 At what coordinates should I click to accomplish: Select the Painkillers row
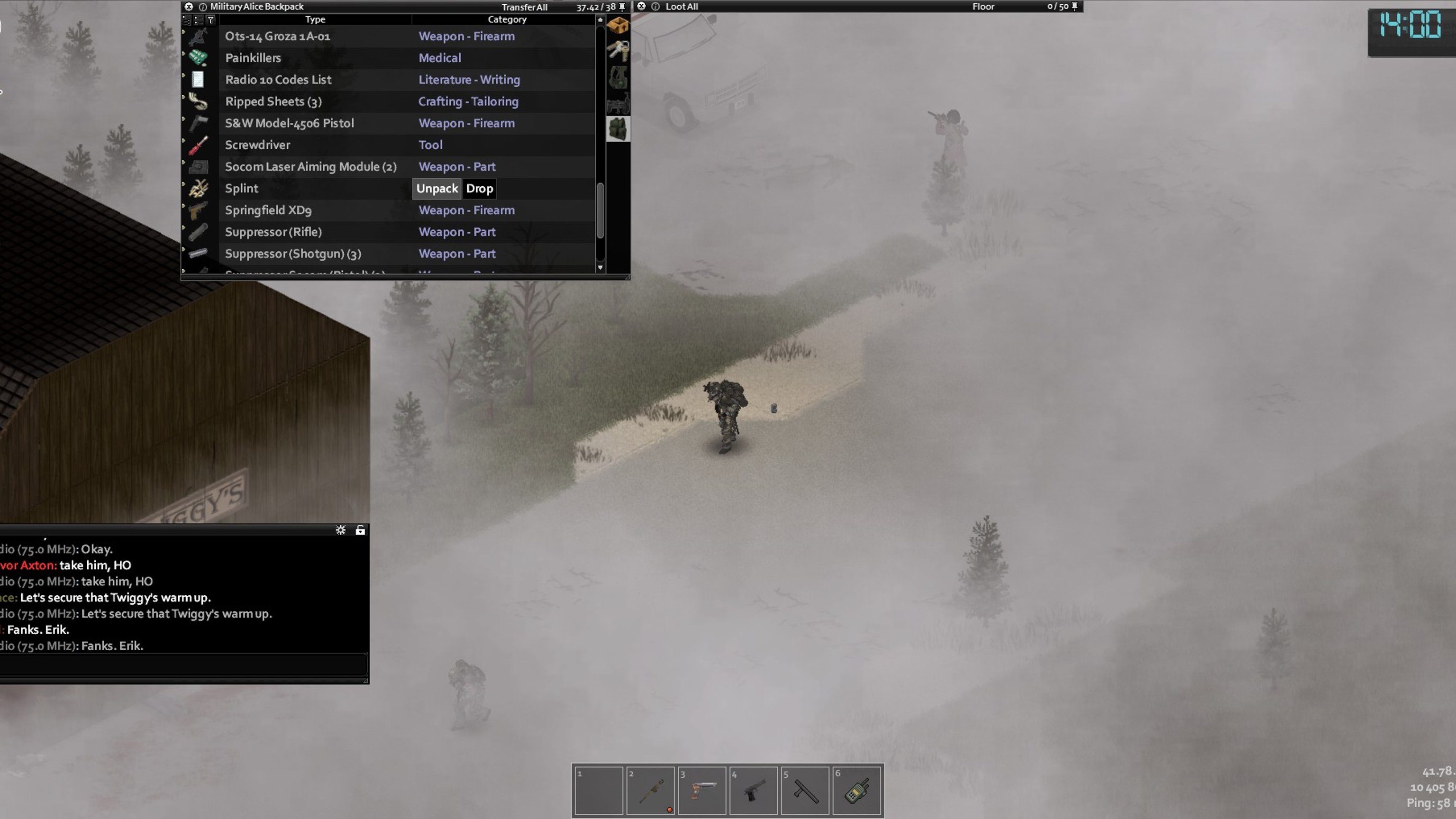click(253, 58)
